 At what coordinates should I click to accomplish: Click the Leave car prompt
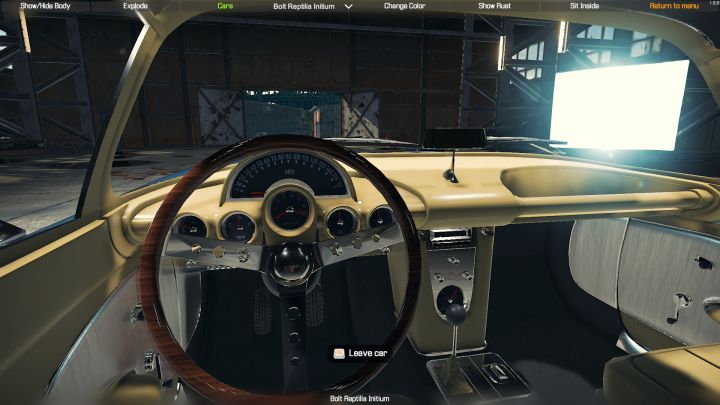coord(361,353)
